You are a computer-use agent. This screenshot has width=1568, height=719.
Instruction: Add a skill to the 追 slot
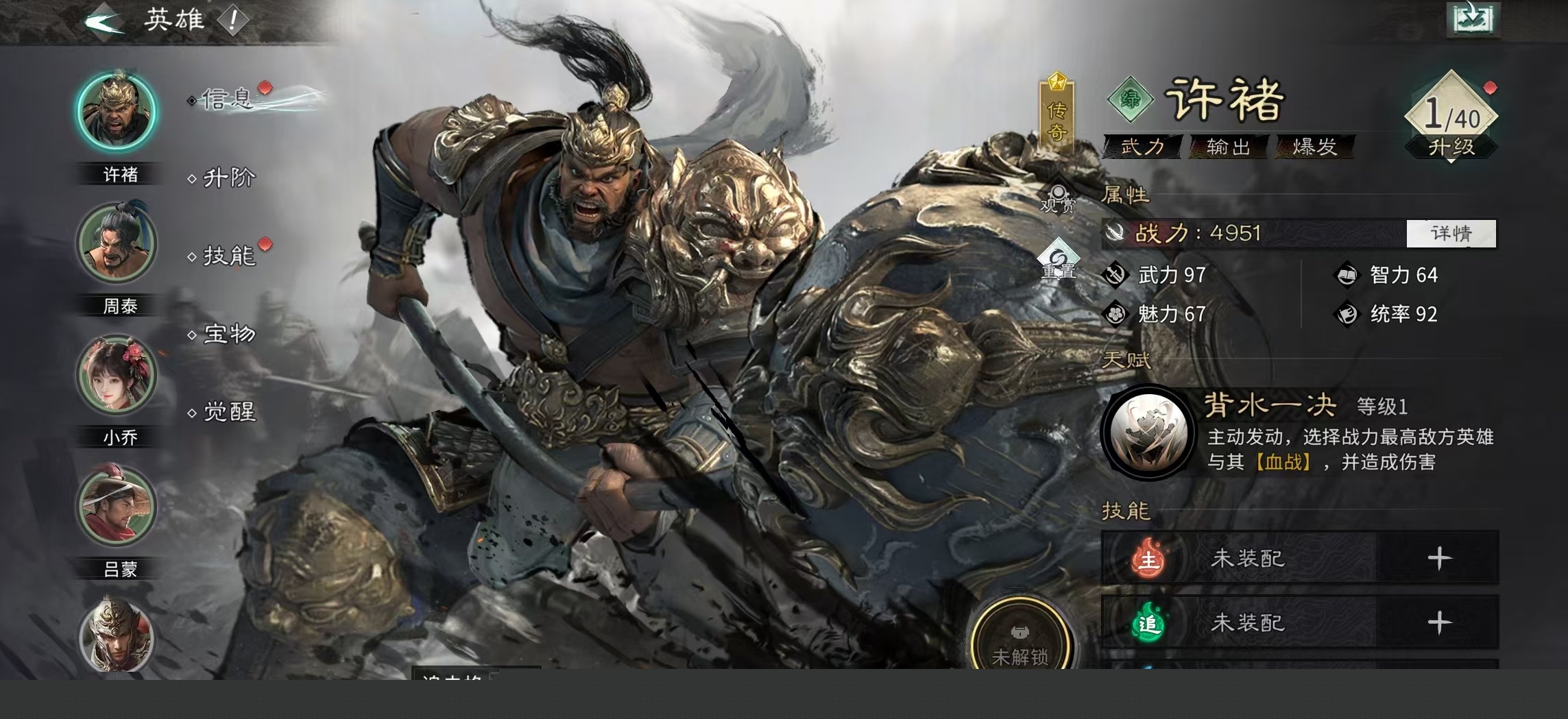coord(1438,623)
